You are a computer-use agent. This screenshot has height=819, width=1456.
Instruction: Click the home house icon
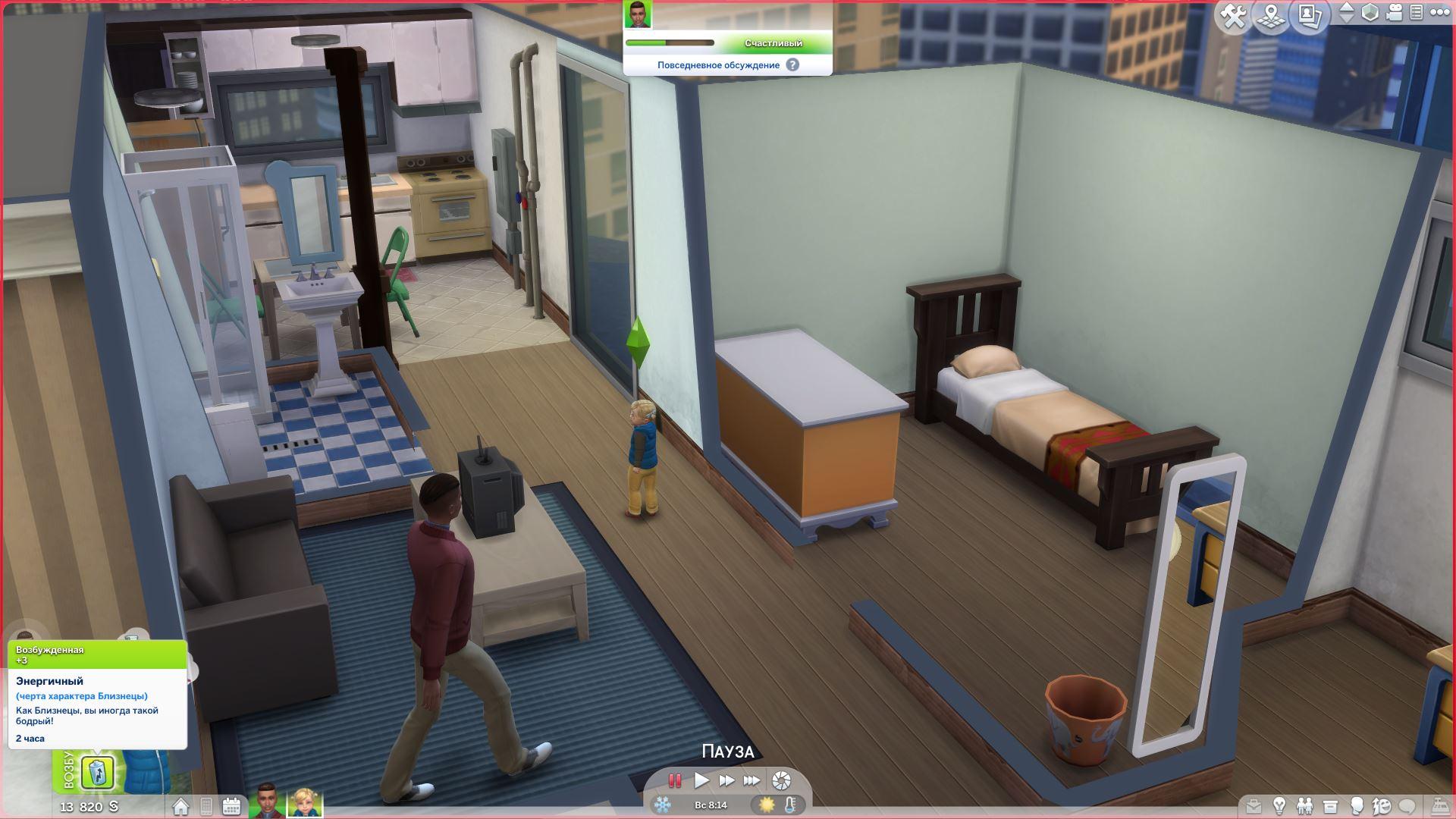pyautogui.click(x=180, y=806)
